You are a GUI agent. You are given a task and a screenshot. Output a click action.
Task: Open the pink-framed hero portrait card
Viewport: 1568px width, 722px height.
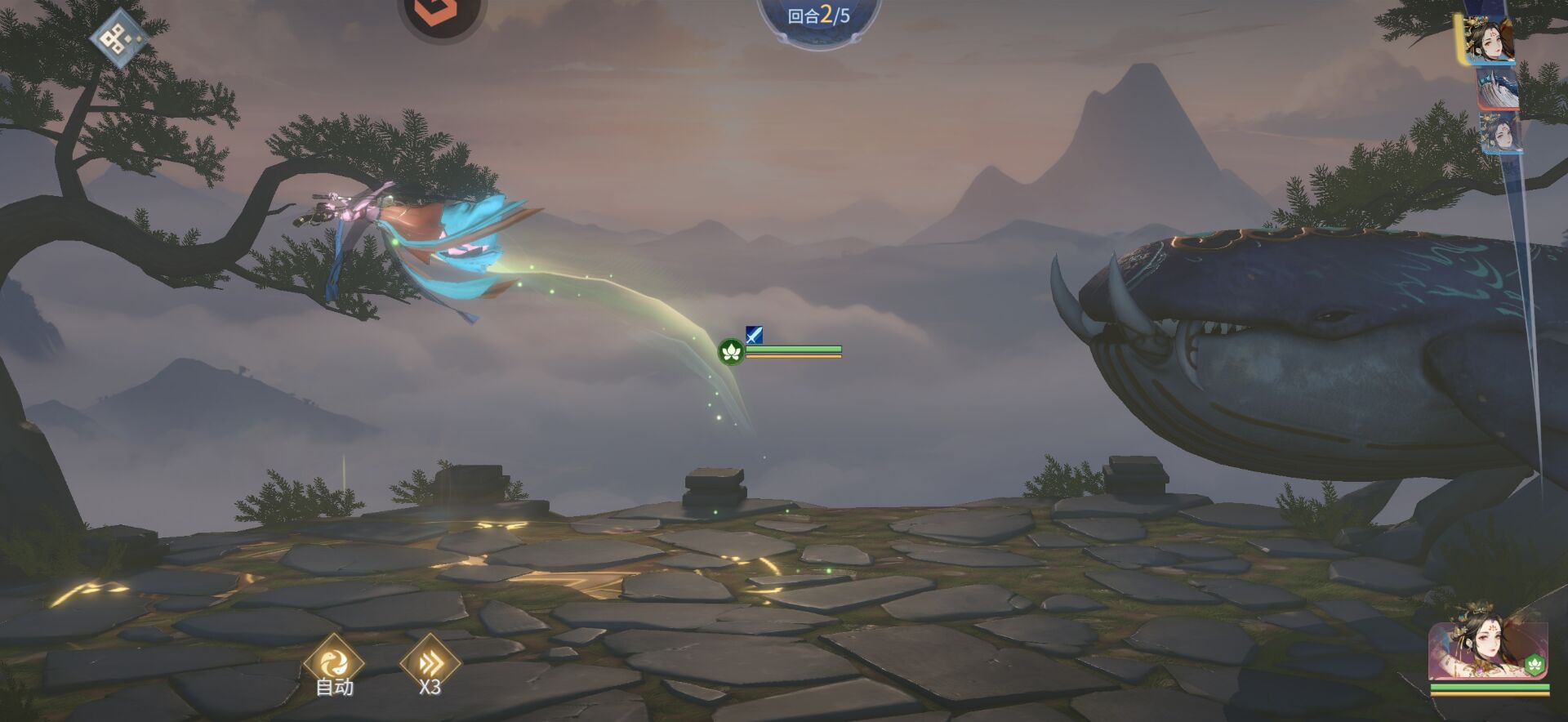tap(1487, 651)
